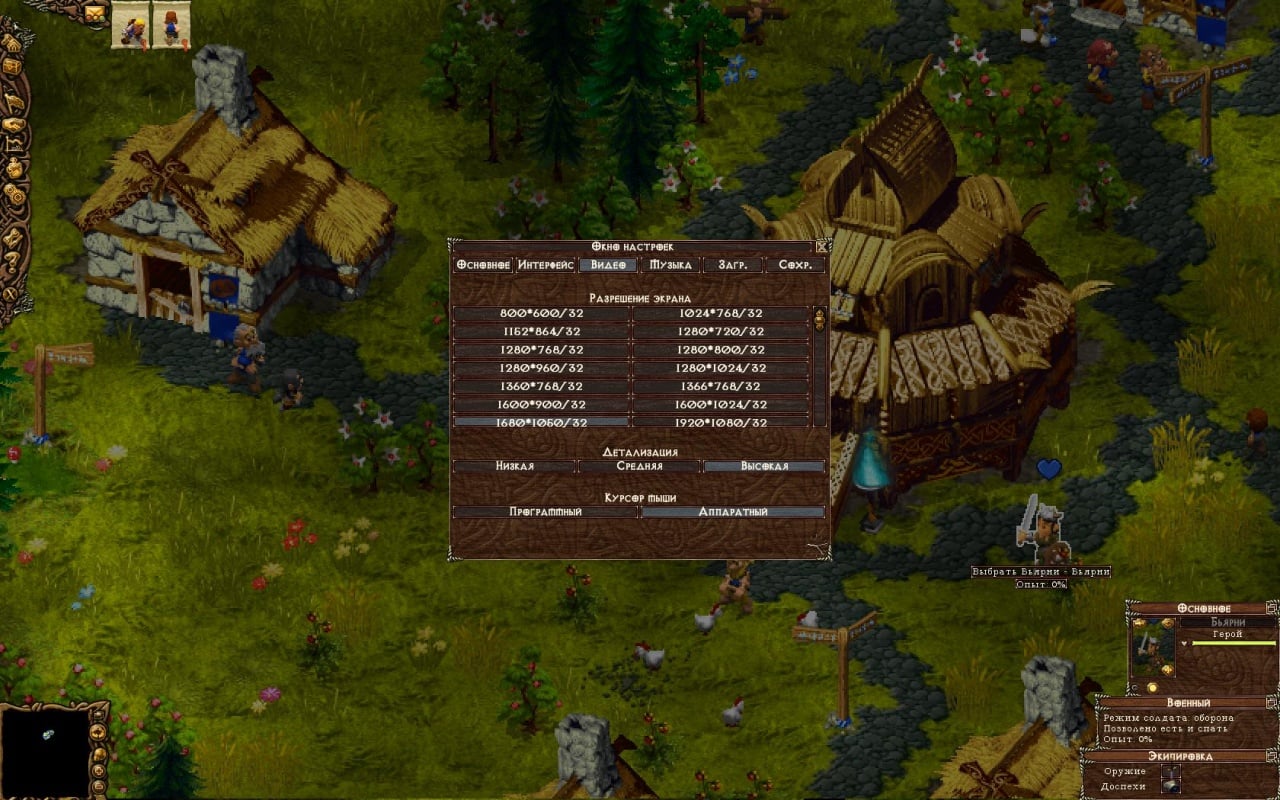1280x800 pixels.
Task: Switch to the Основное settings tab
Action: point(483,265)
